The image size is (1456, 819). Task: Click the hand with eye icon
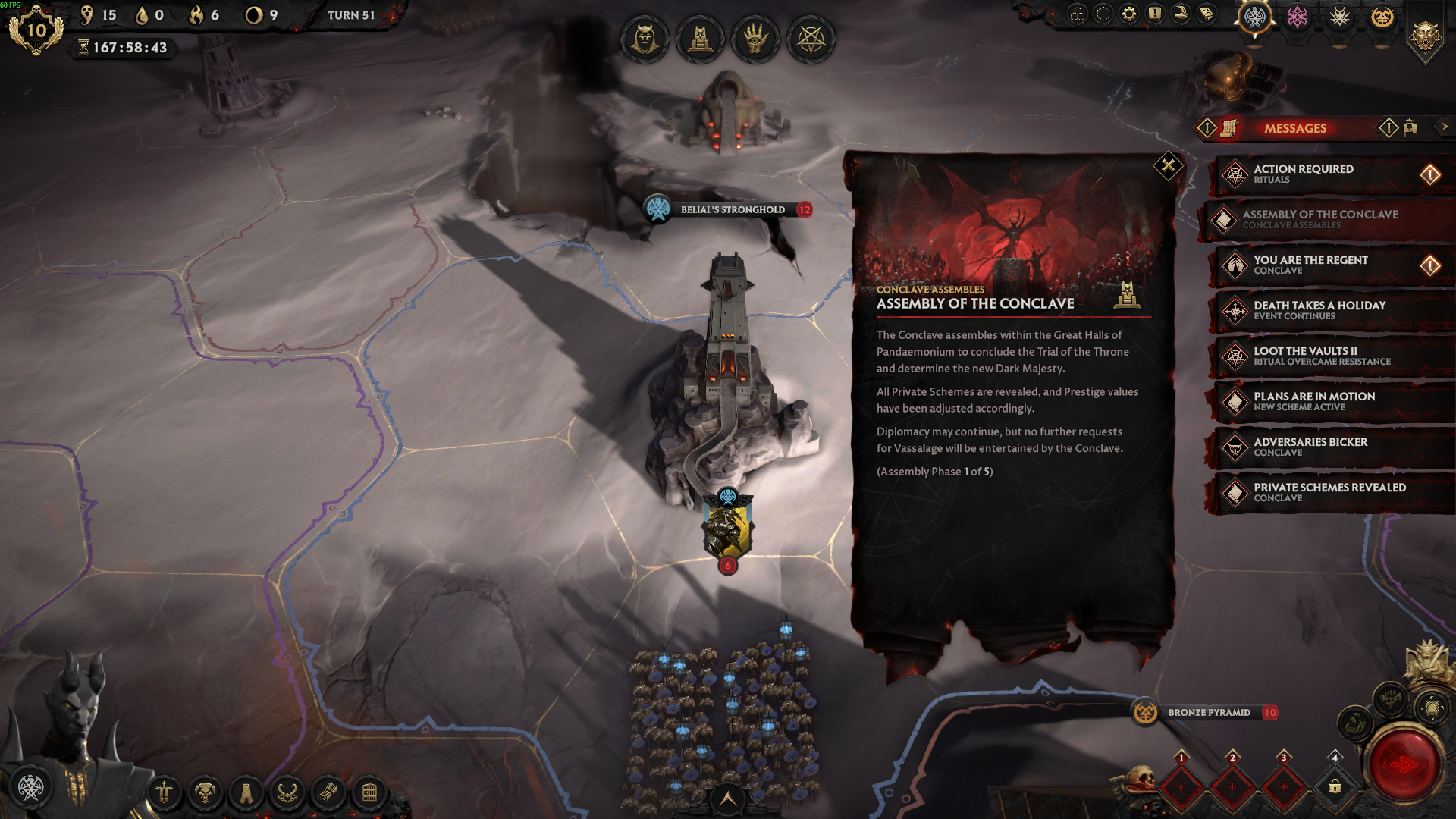click(x=755, y=39)
